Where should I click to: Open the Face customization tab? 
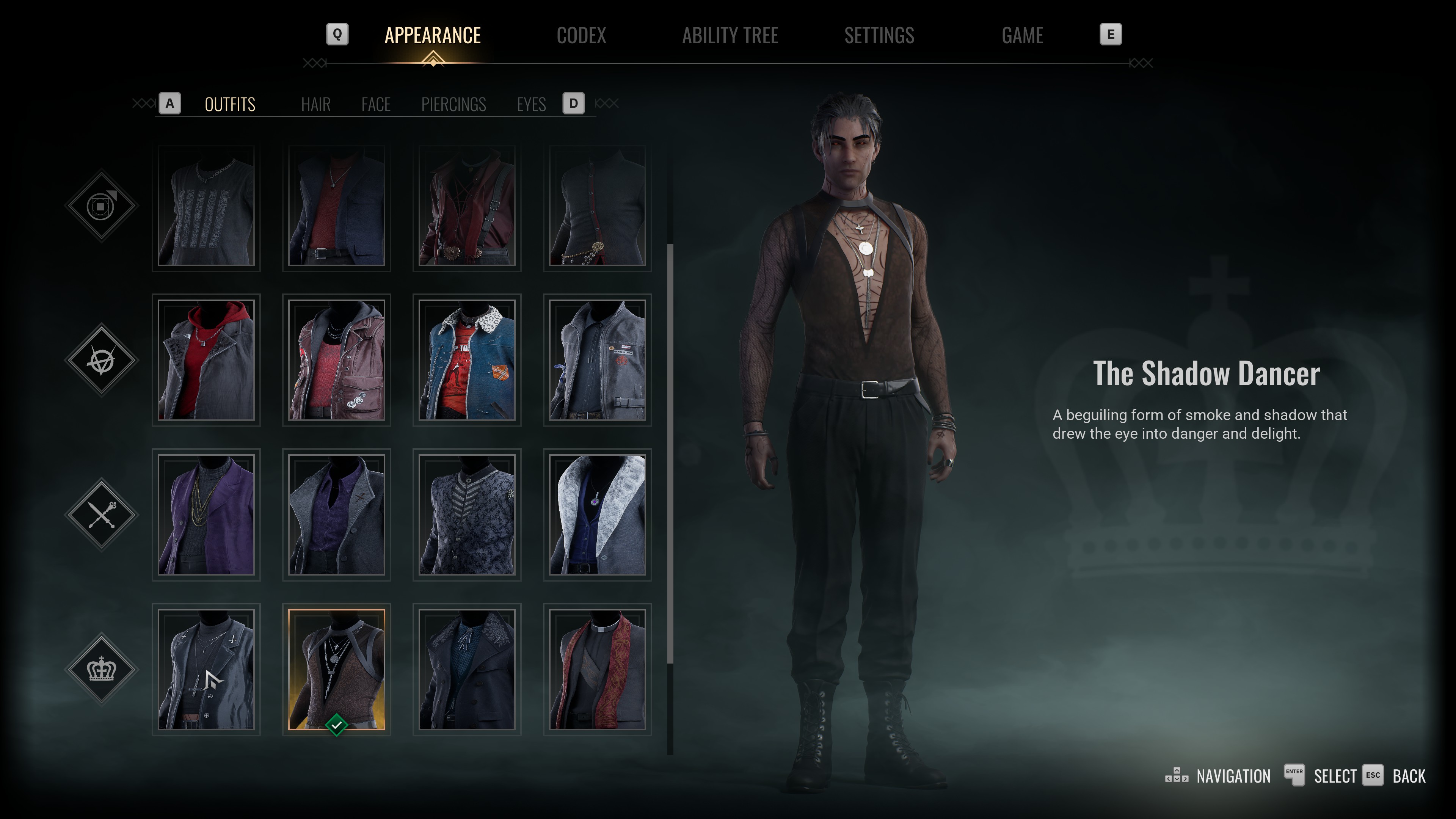[x=376, y=105]
